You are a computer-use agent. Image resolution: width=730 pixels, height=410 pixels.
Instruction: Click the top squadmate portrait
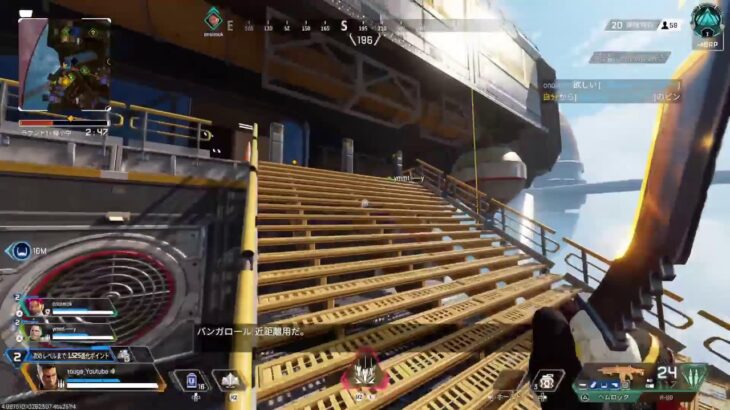point(36,306)
